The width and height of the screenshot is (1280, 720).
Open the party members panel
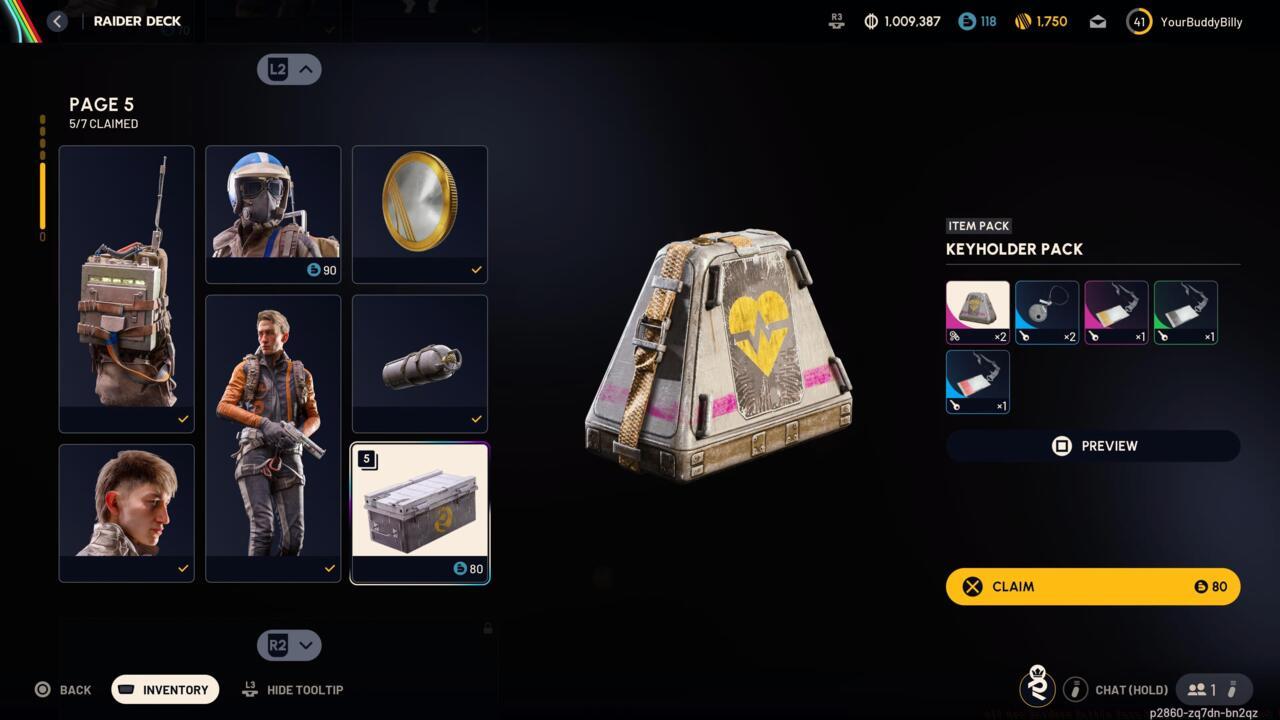(x=1213, y=689)
